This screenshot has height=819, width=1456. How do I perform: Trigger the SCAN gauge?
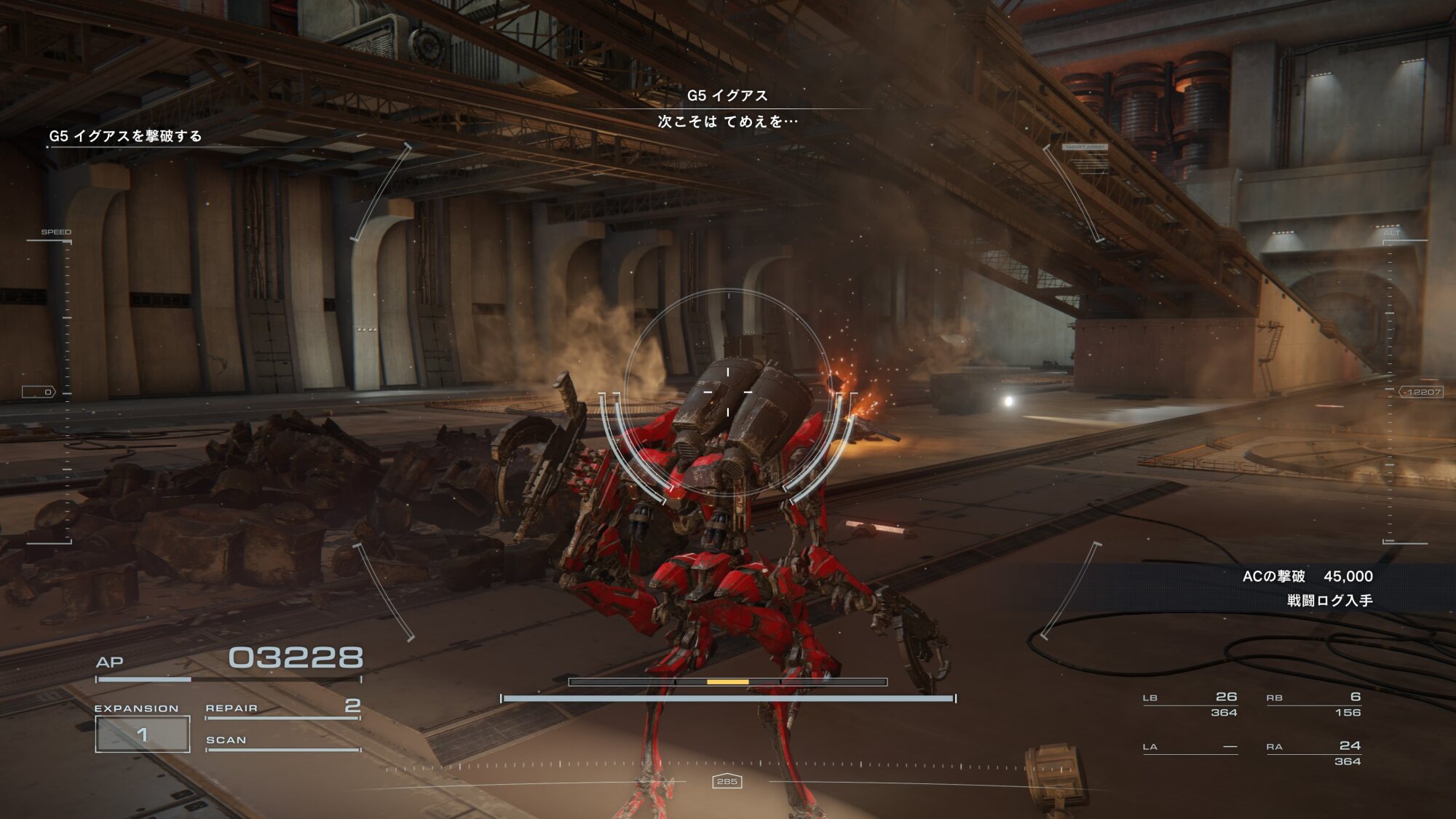[x=282, y=742]
